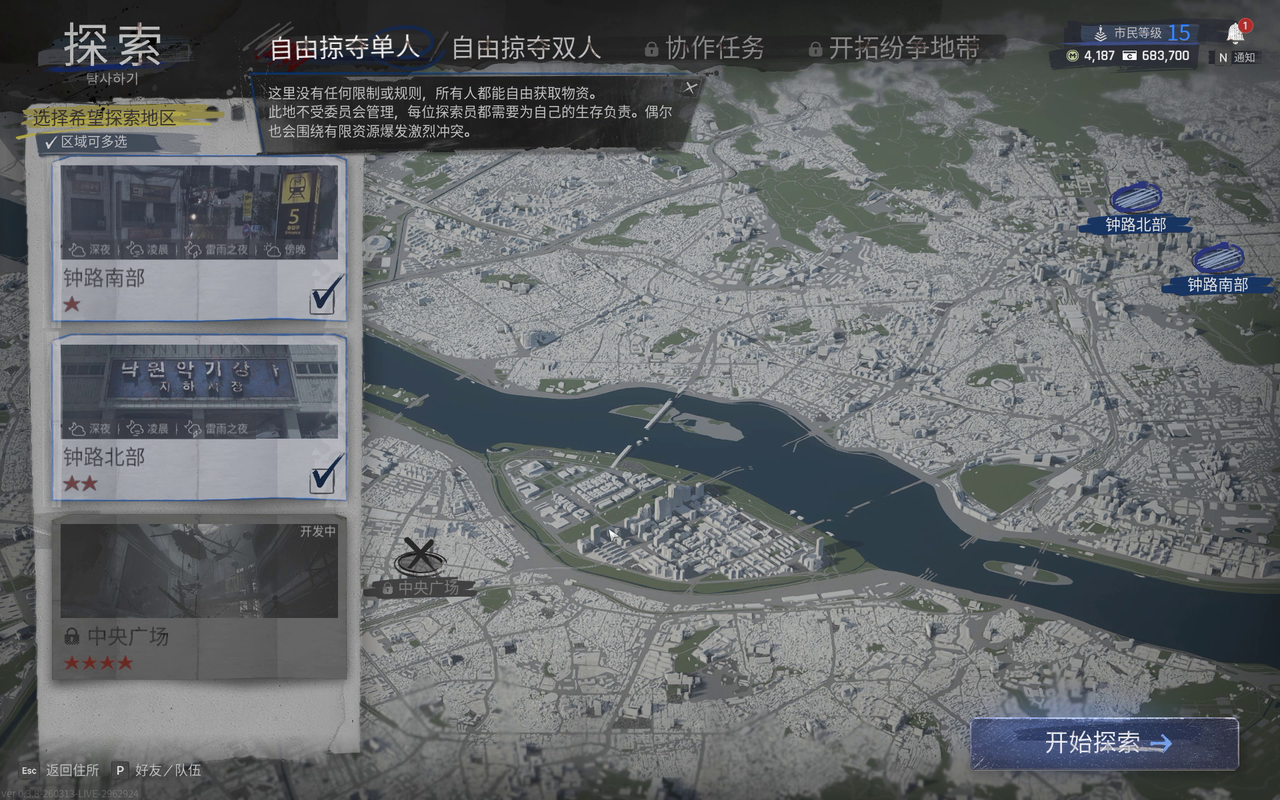Select the locked 开拓纷争地带 tab
The height and width of the screenshot is (800, 1280).
(893, 47)
